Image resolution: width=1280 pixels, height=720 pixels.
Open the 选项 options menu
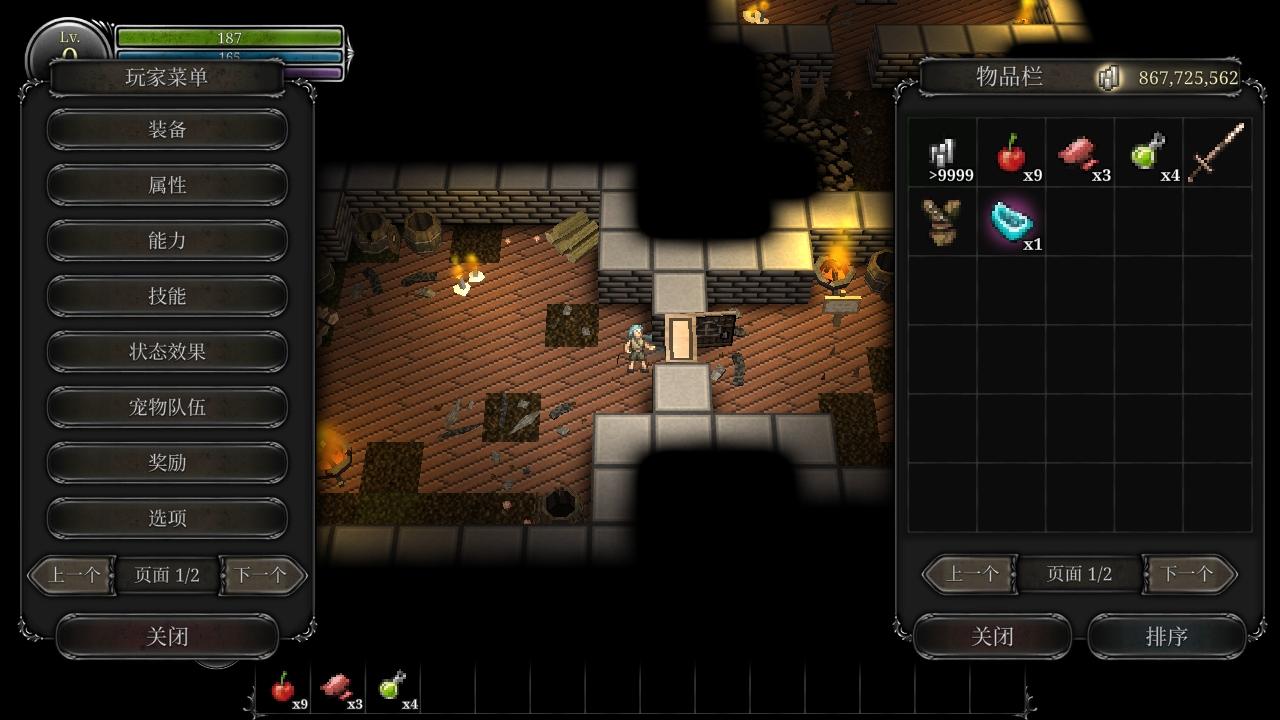[x=167, y=518]
